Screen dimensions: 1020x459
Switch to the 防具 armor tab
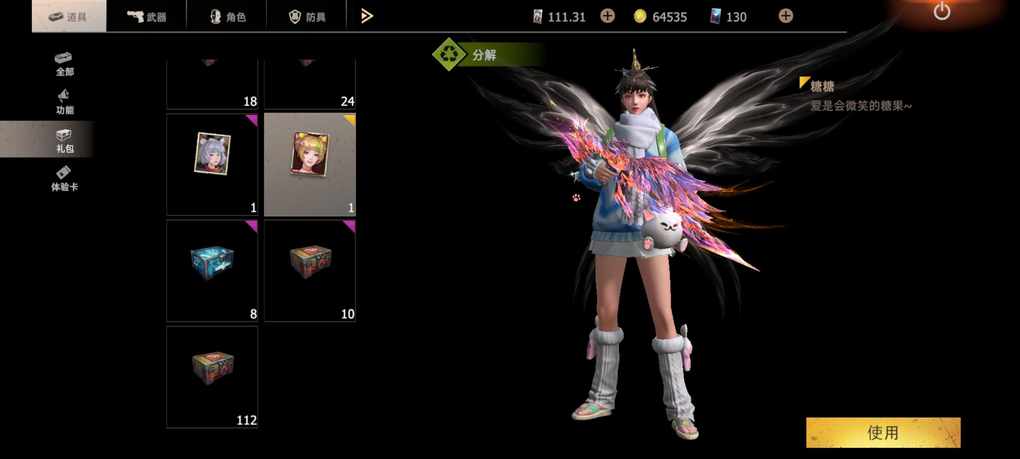tap(307, 16)
